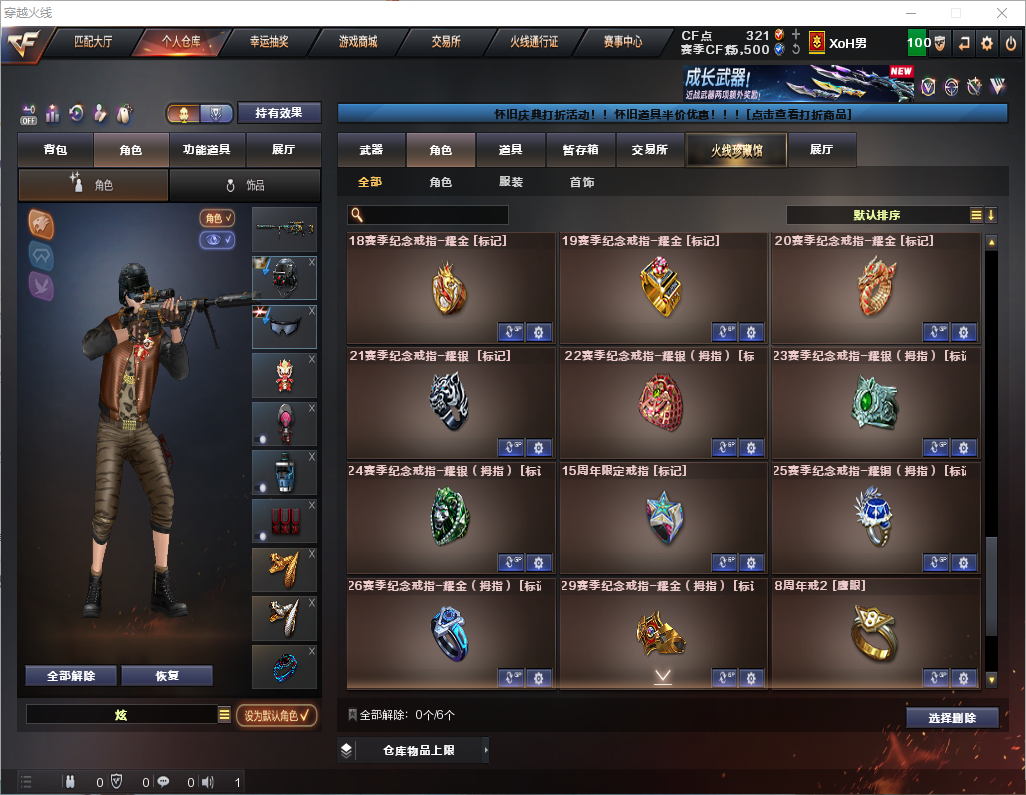1026x795 pixels.
Task: Filter items by 服装 clothing
Action: pyautogui.click(x=511, y=183)
